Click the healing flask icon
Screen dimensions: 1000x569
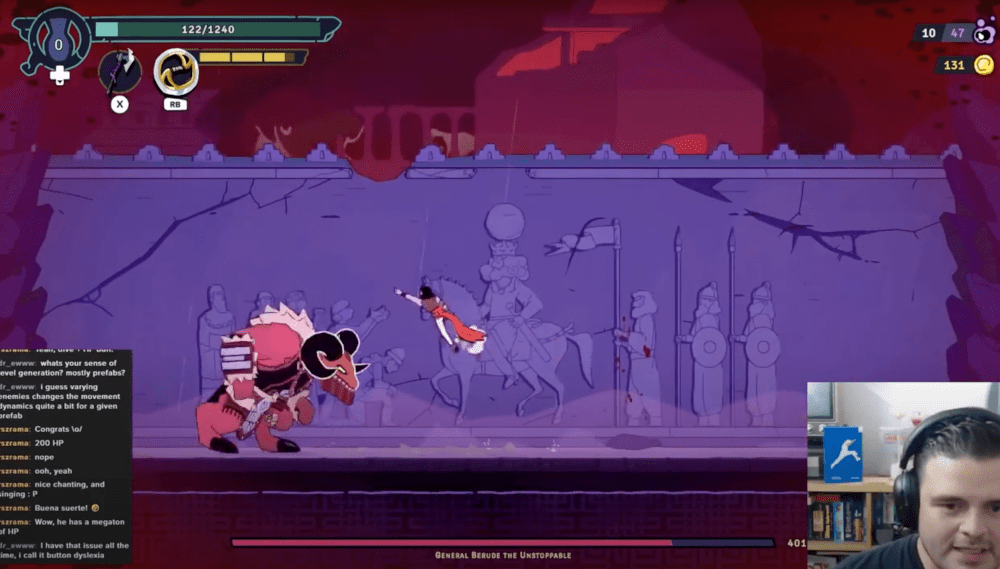coord(59,44)
